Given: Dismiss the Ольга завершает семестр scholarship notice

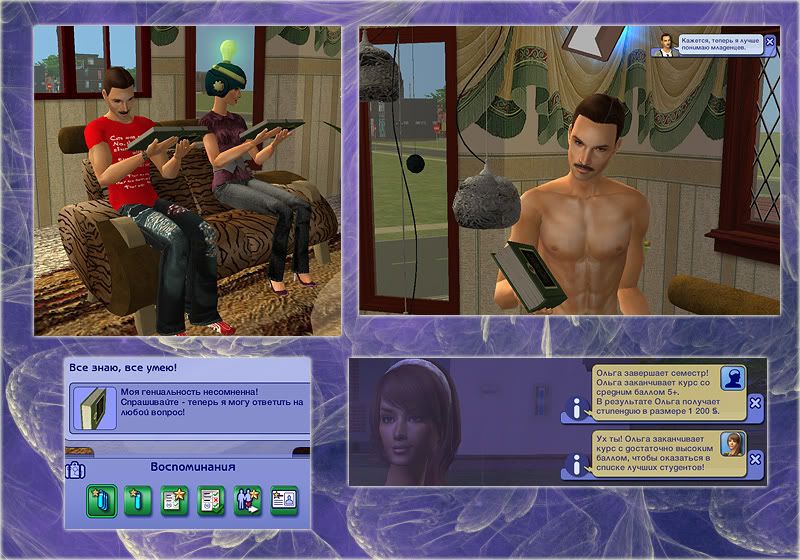Looking at the screenshot, I should click(x=755, y=403).
